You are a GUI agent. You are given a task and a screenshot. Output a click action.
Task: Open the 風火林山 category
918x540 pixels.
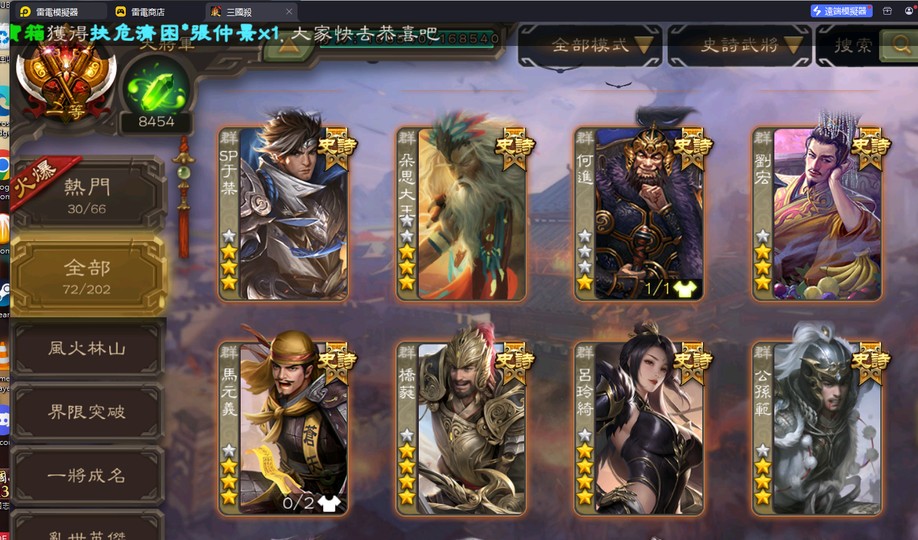(87, 348)
